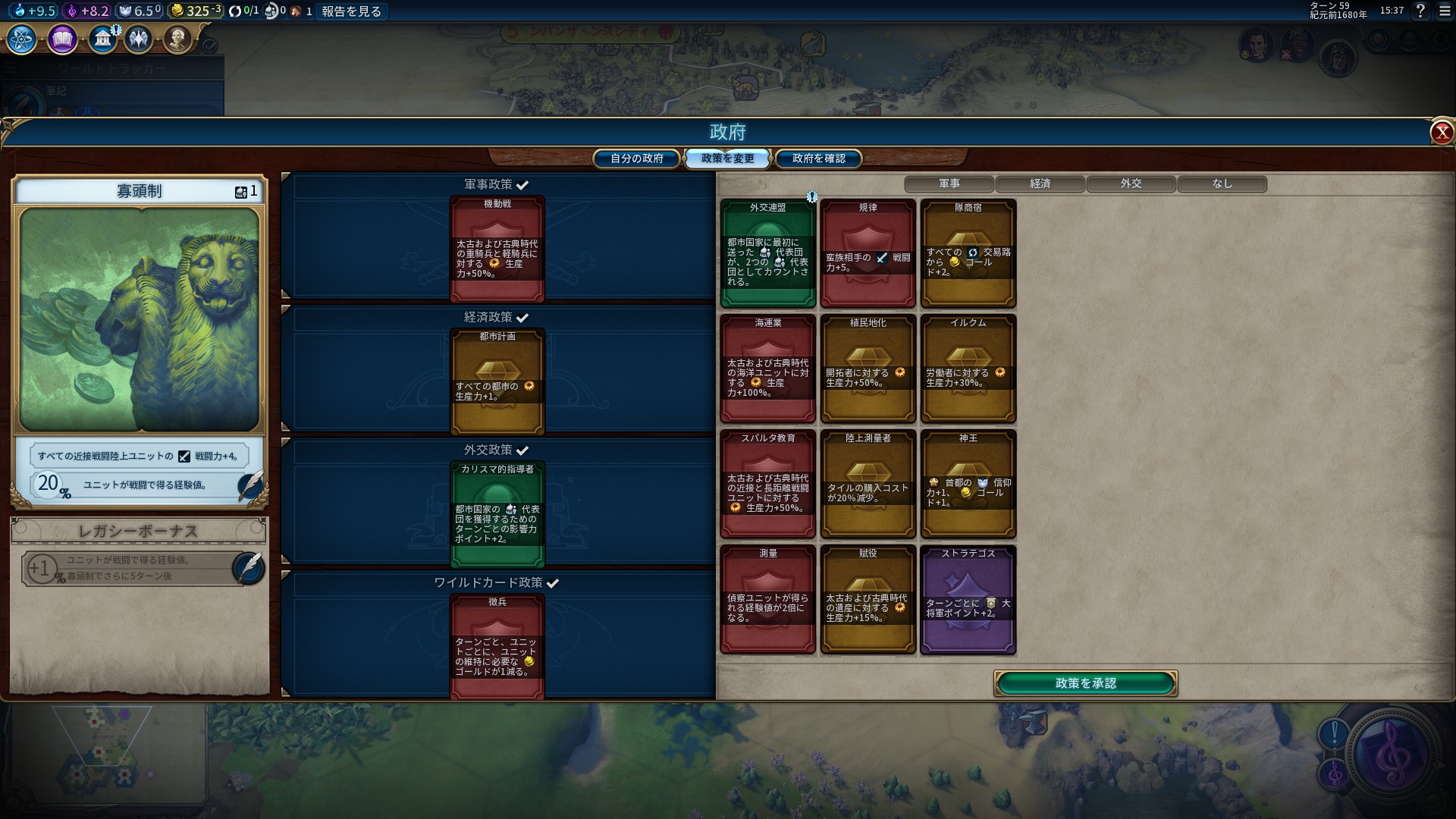Open 報告を見る reports button

pyautogui.click(x=351, y=11)
